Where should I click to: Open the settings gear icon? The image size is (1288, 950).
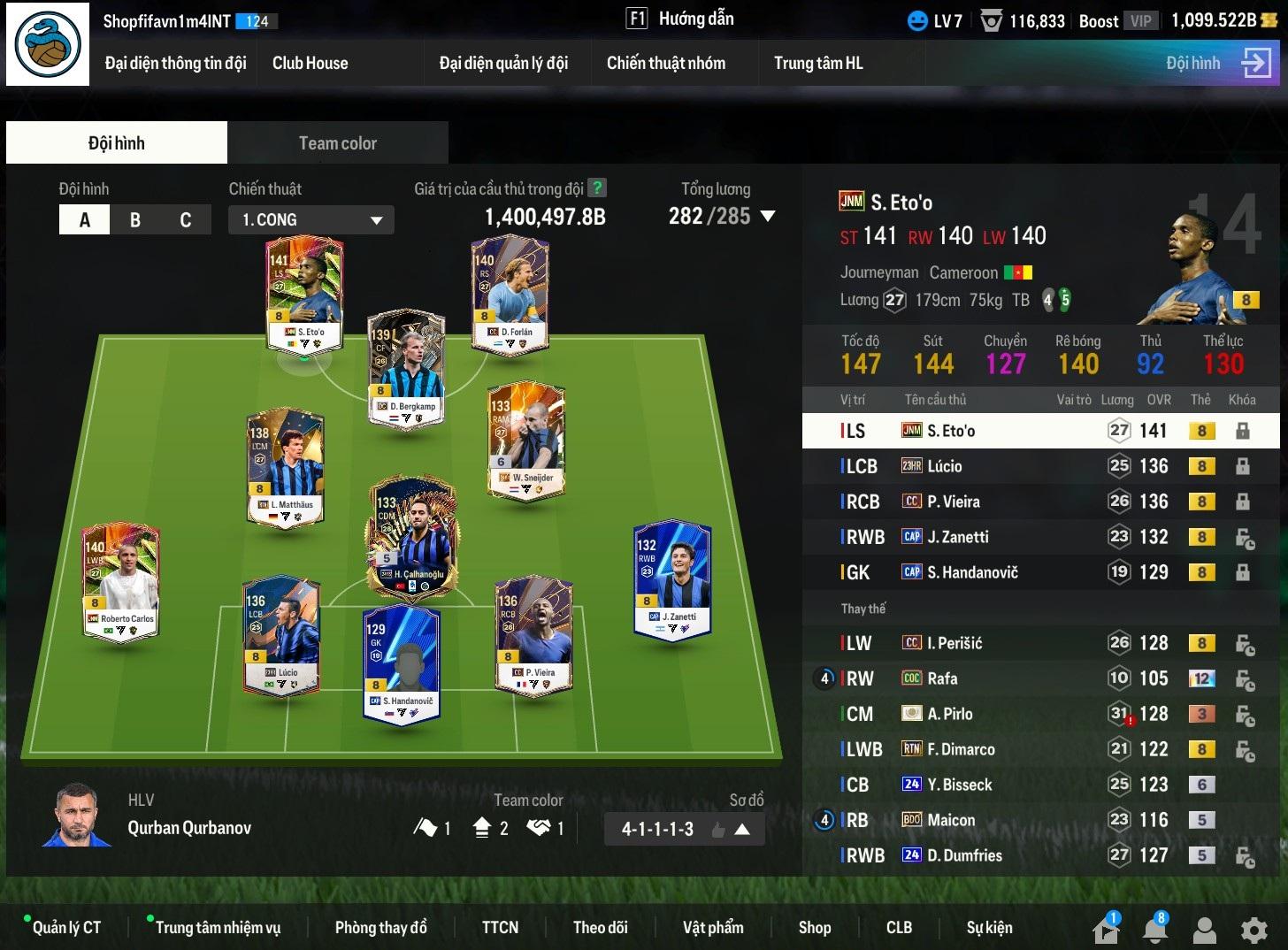[x=1253, y=930]
